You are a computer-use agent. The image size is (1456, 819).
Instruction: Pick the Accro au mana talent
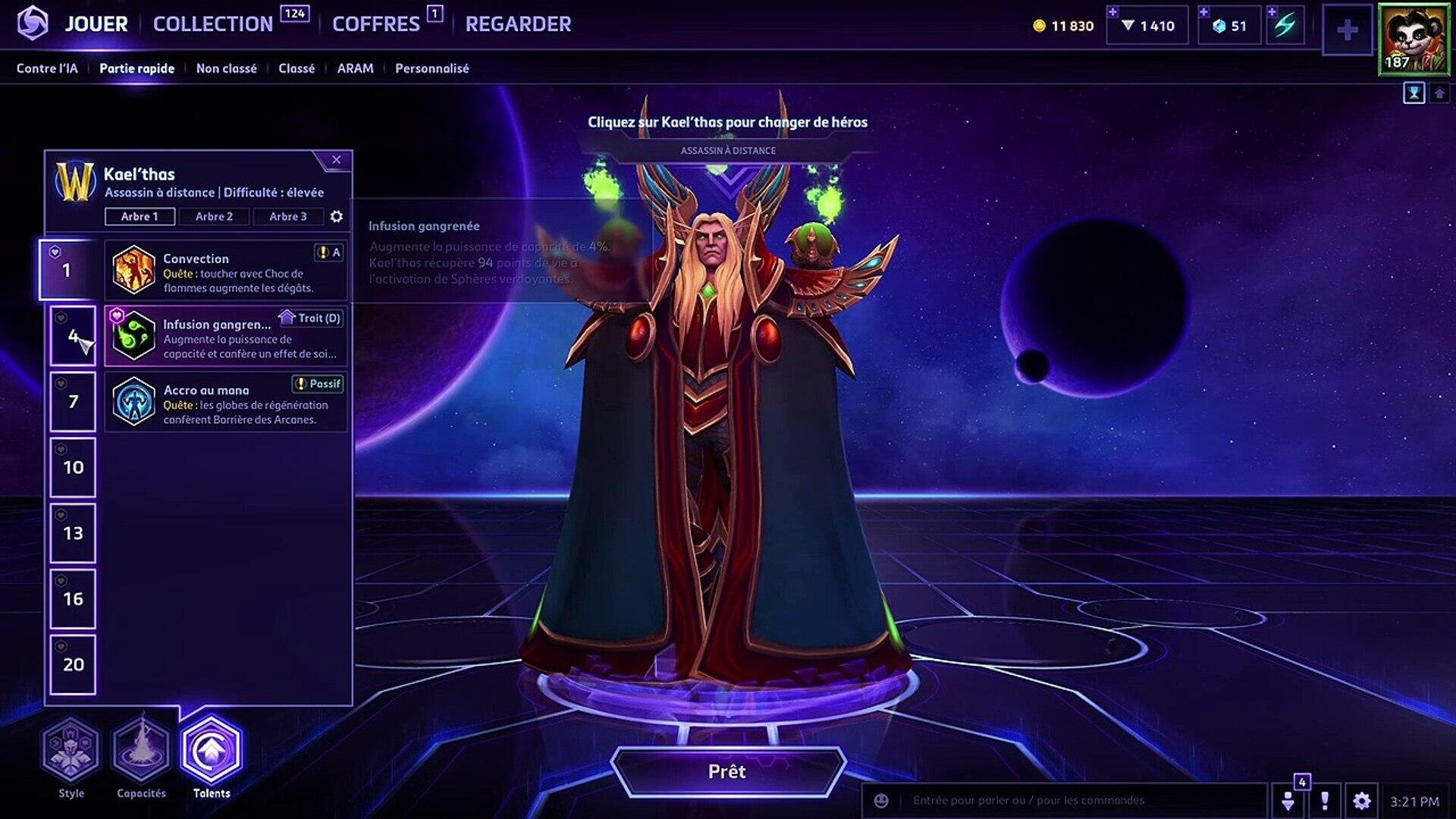pos(226,402)
